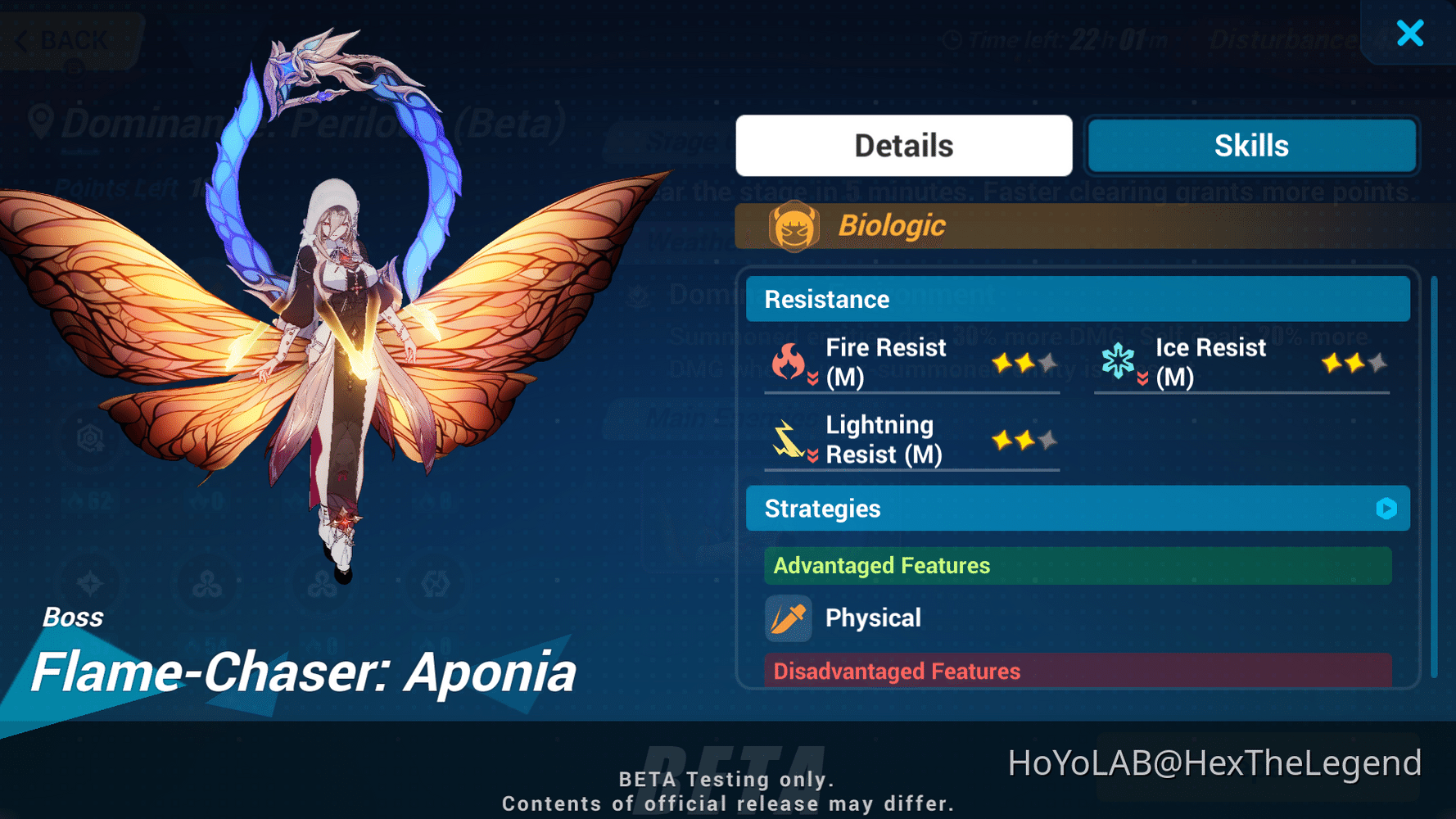Select the Ice Resist snowflake icon

[1118, 360]
